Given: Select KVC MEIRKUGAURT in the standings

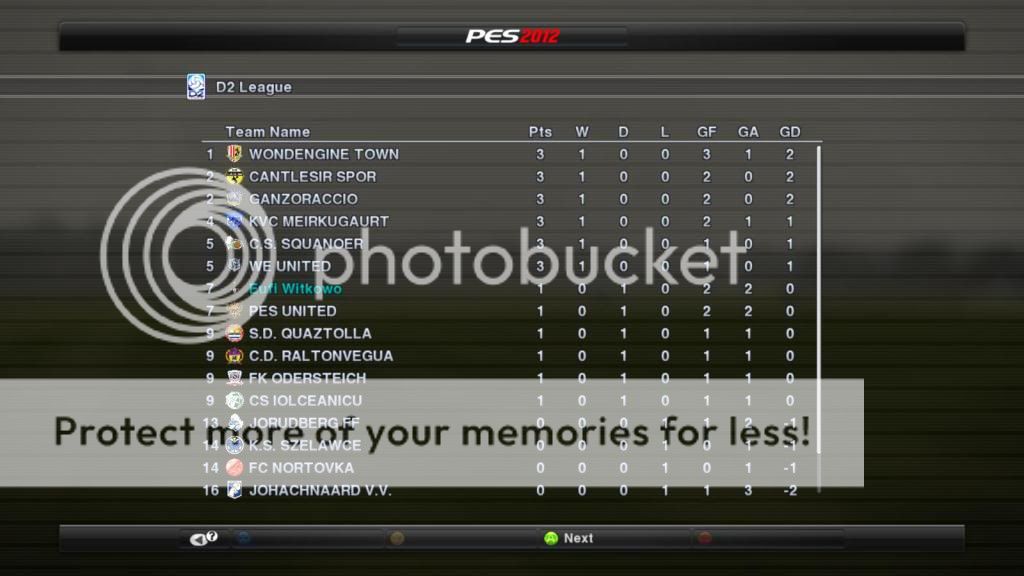Looking at the screenshot, I should click(318, 221).
